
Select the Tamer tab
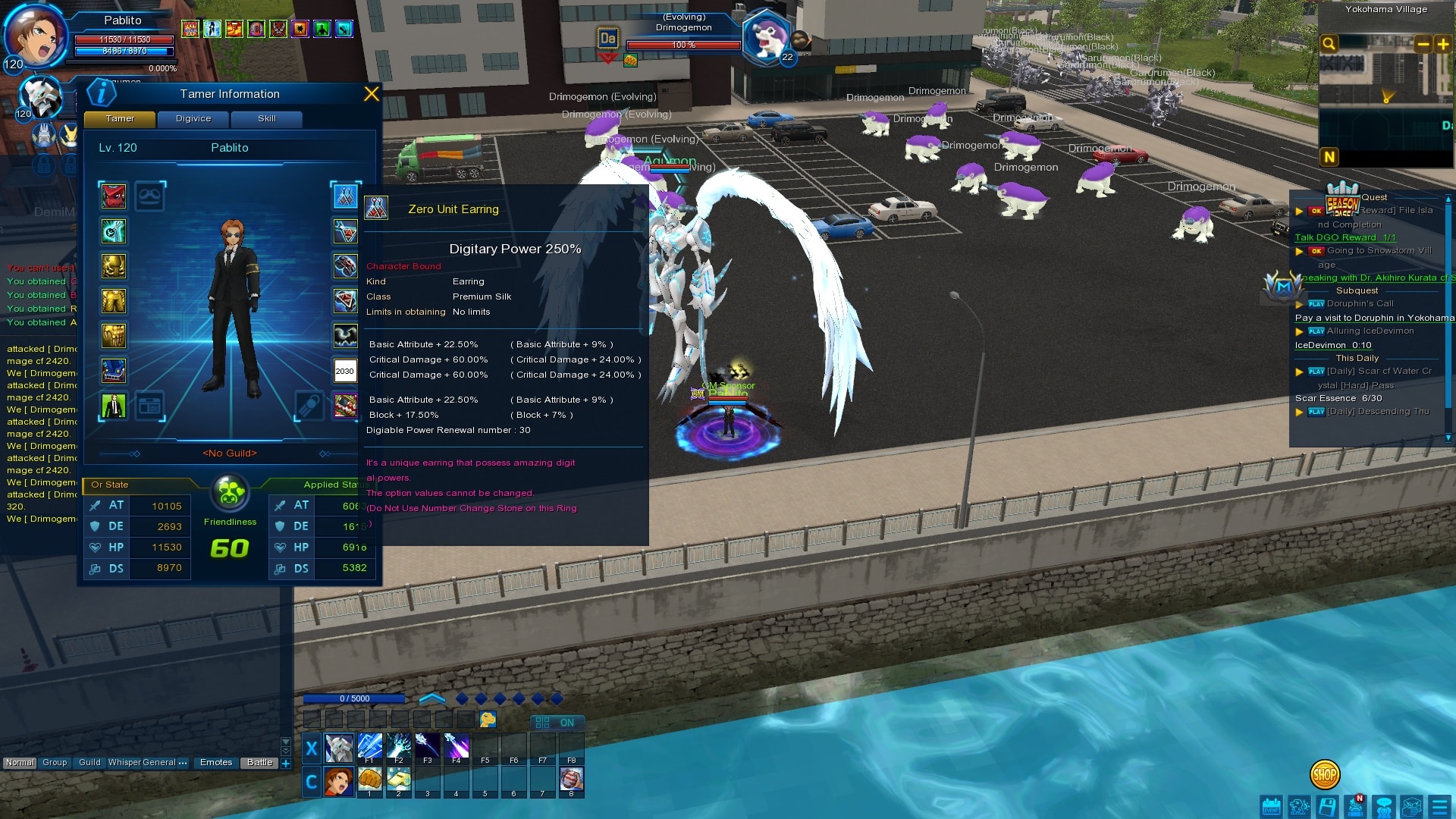point(120,119)
